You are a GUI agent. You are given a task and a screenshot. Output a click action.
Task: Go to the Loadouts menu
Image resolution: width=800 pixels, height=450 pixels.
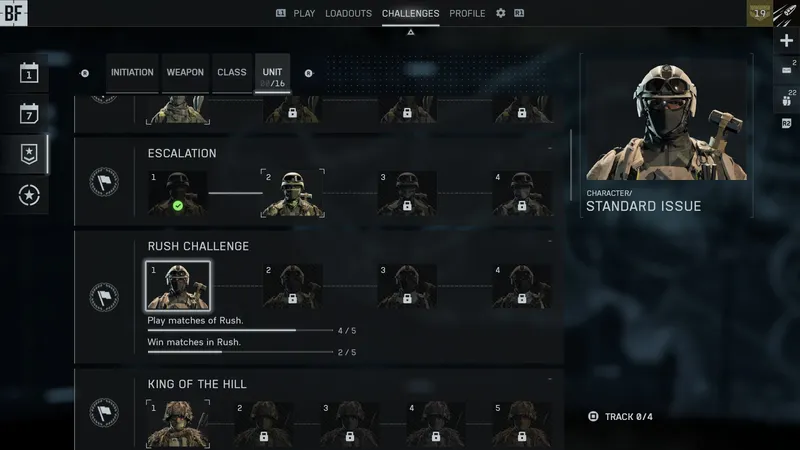click(348, 13)
